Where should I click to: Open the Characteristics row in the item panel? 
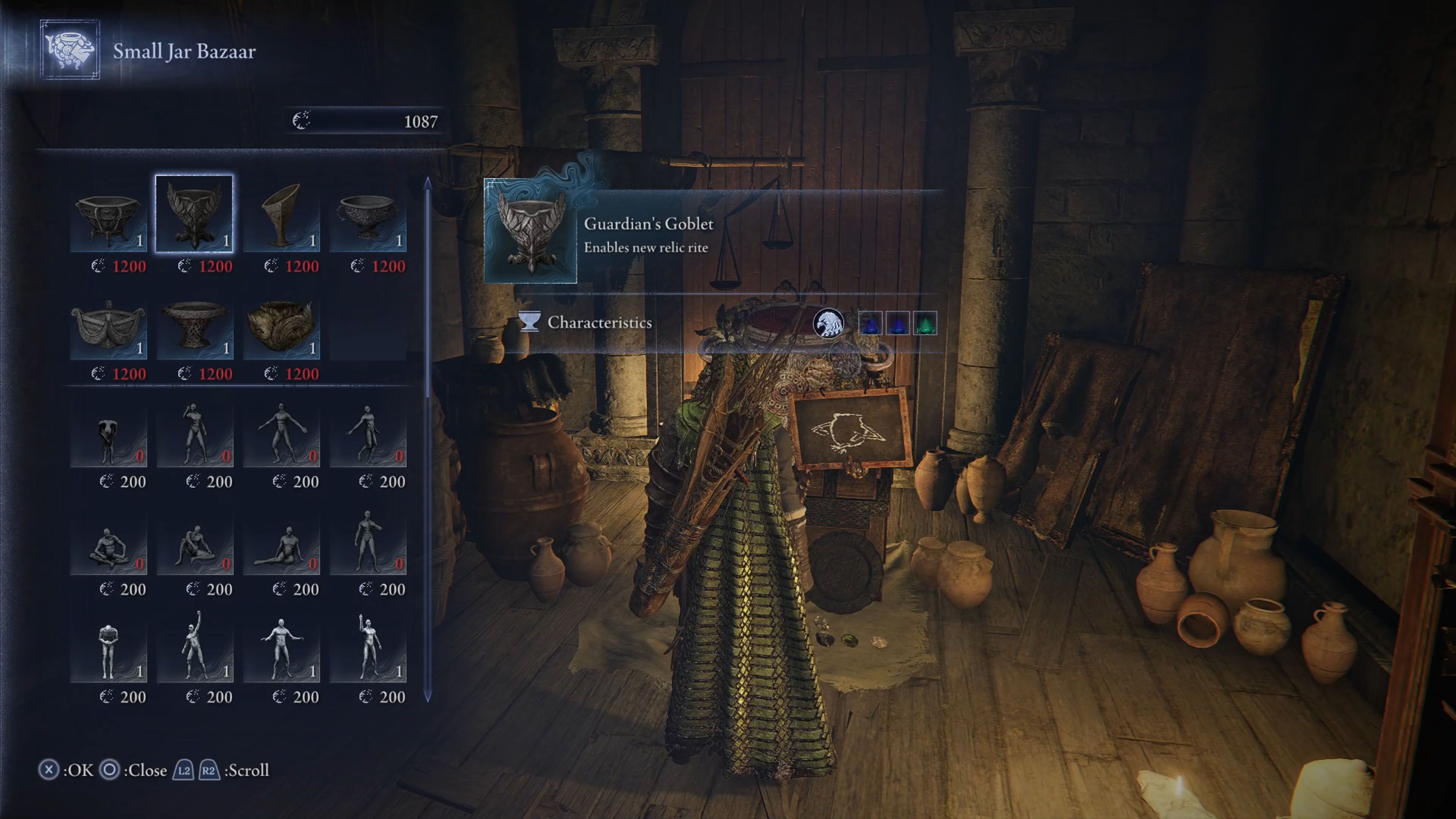click(x=599, y=323)
